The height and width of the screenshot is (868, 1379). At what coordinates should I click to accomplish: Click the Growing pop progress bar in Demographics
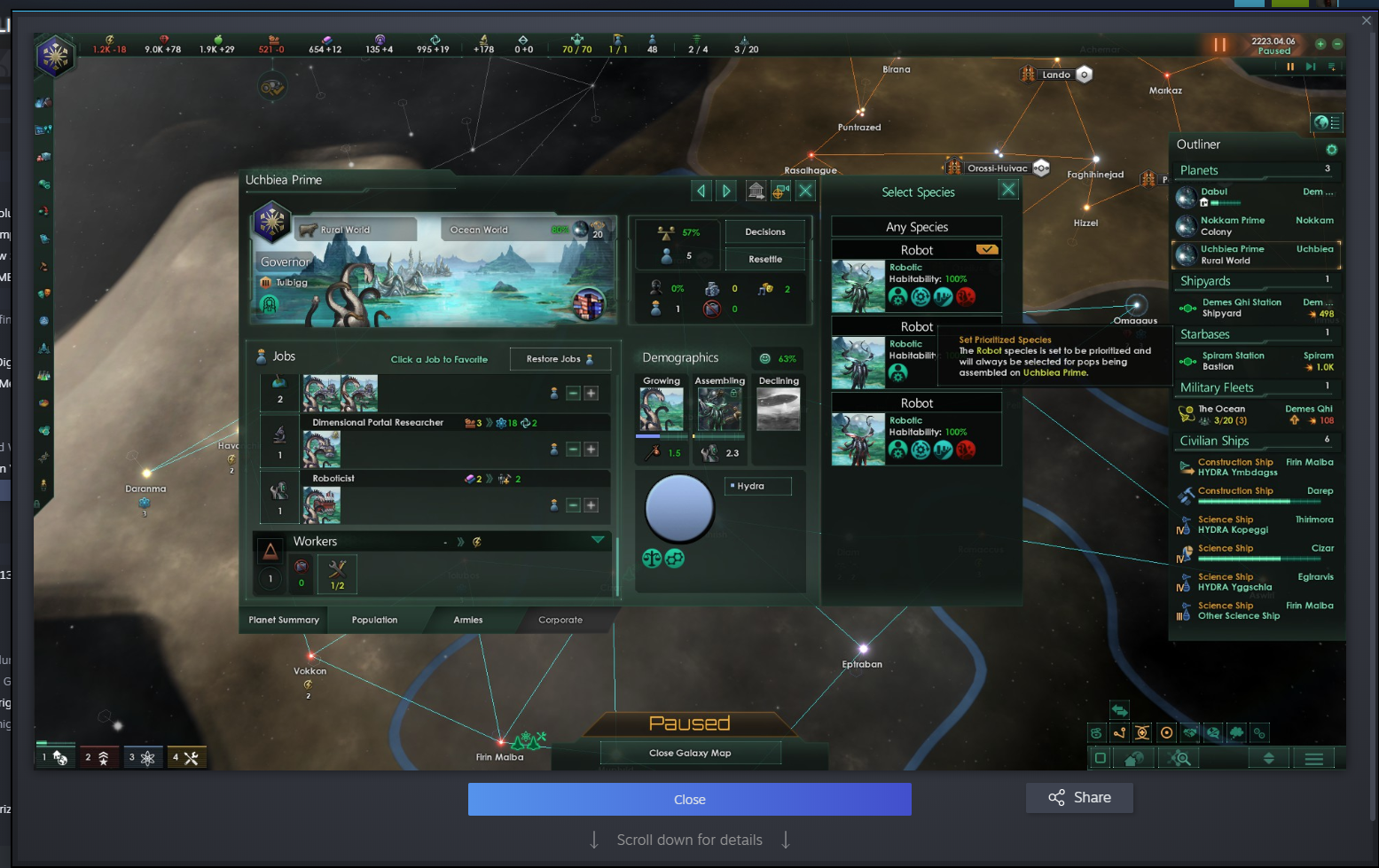(661, 436)
